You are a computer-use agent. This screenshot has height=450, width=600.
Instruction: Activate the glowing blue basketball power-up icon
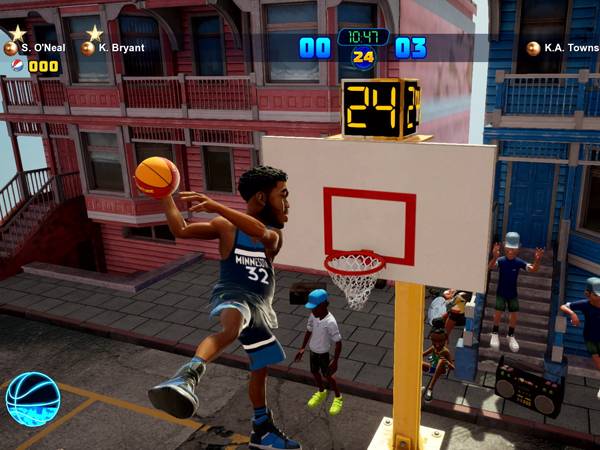(x=32, y=398)
